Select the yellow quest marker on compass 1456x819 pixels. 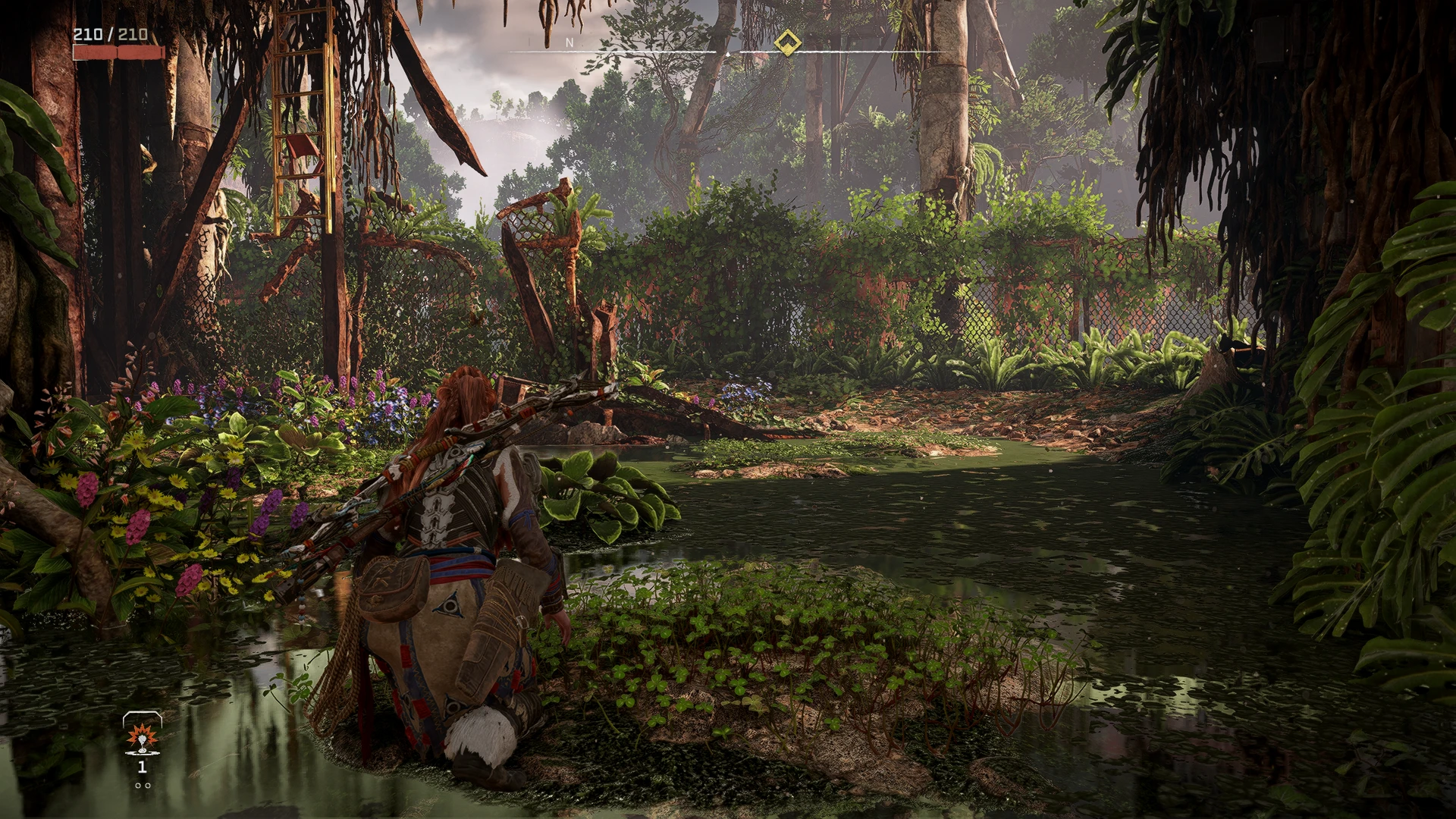pos(787,42)
